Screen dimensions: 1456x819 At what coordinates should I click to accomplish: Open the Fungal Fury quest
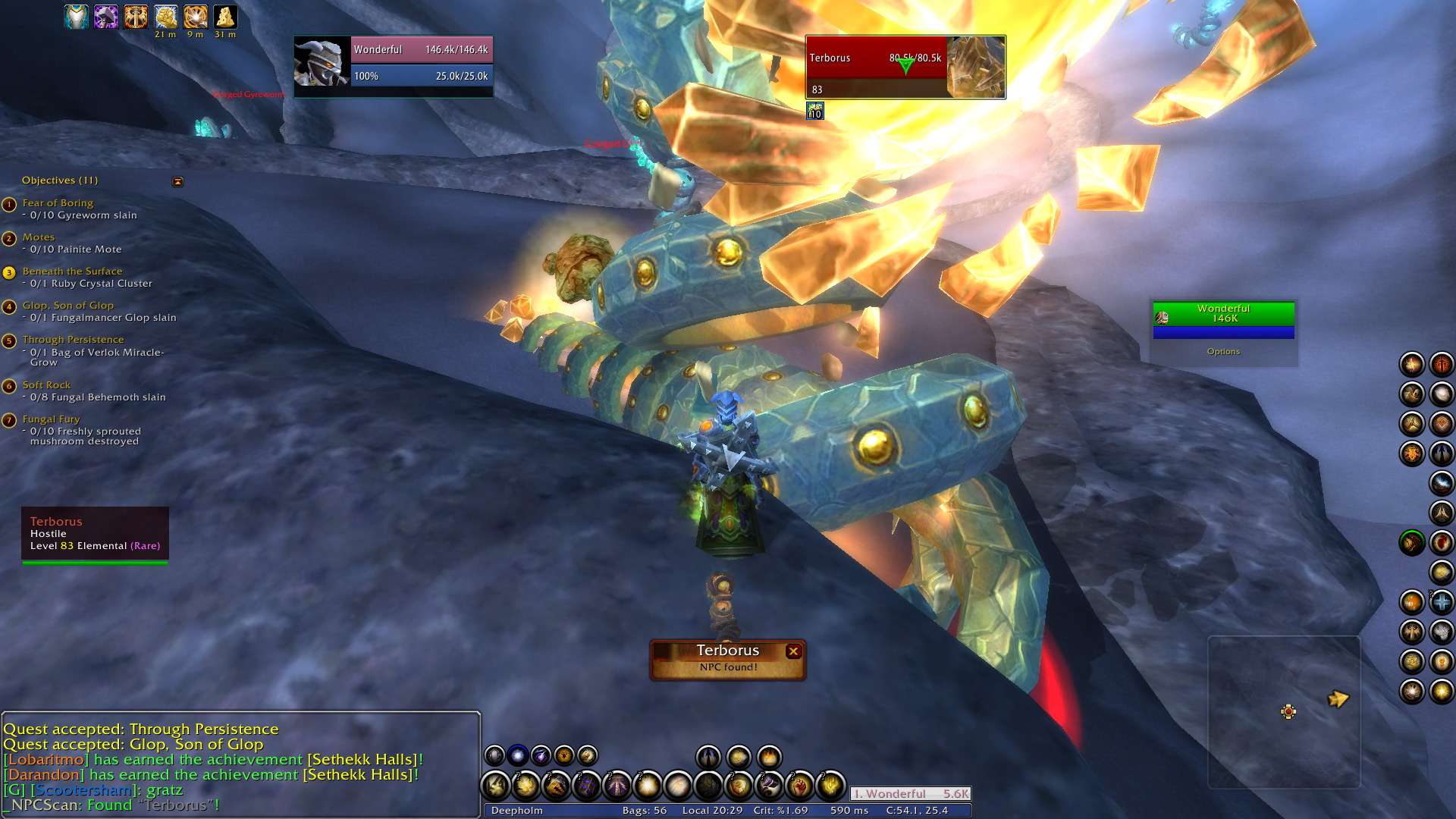(51, 419)
